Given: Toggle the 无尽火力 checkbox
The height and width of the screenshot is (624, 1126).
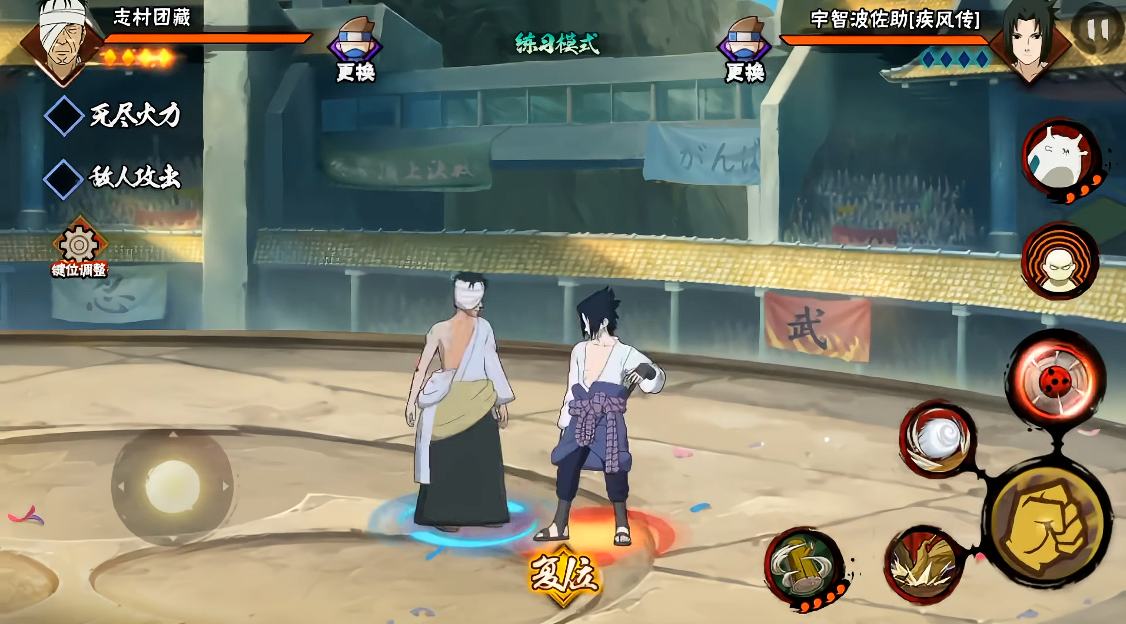Looking at the screenshot, I should pyautogui.click(x=64, y=115).
